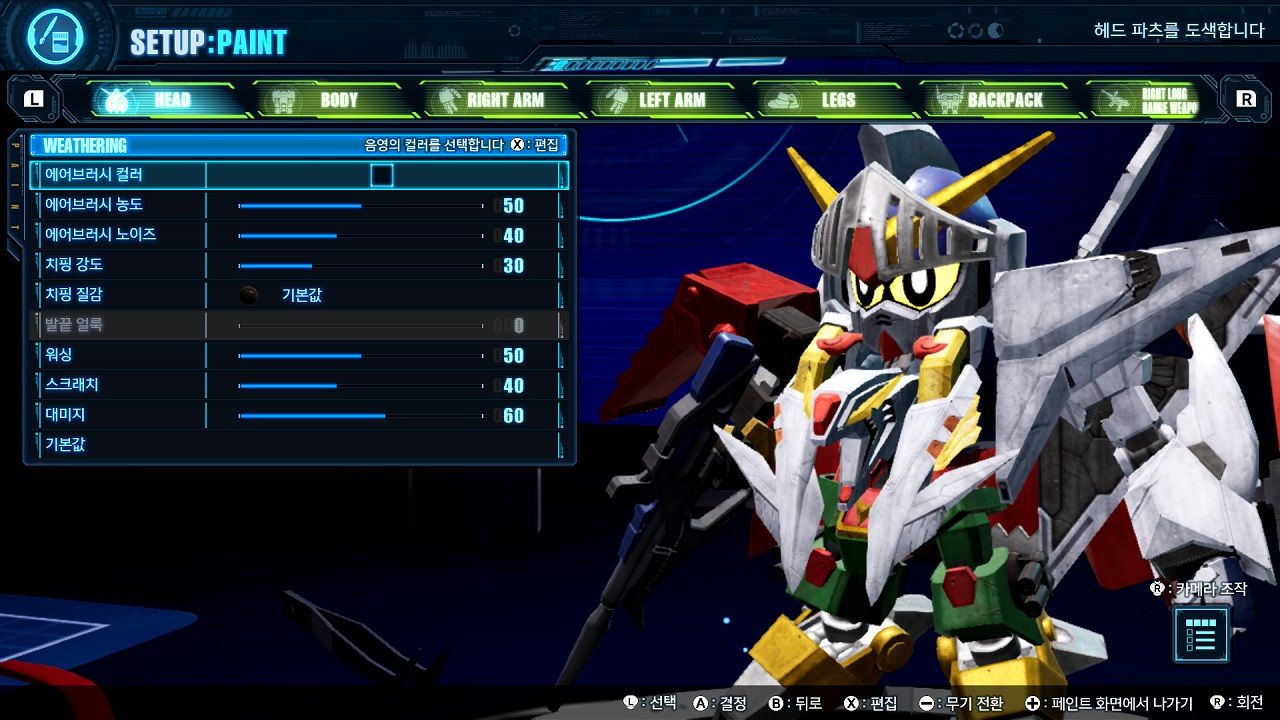Switch to the LEFT ARM tab
The image size is (1280, 720).
tap(668, 100)
